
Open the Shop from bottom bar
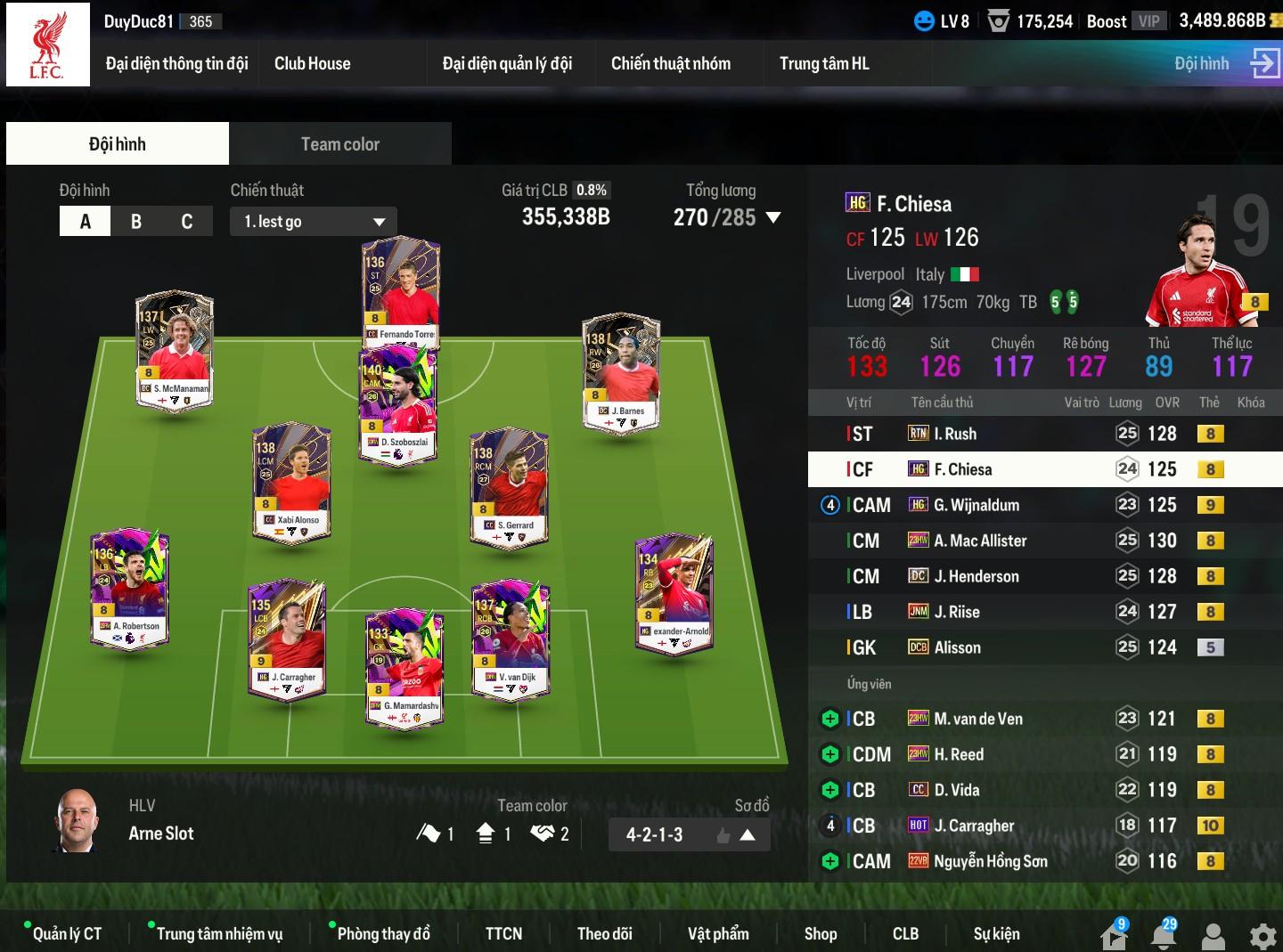pyautogui.click(x=820, y=933)
